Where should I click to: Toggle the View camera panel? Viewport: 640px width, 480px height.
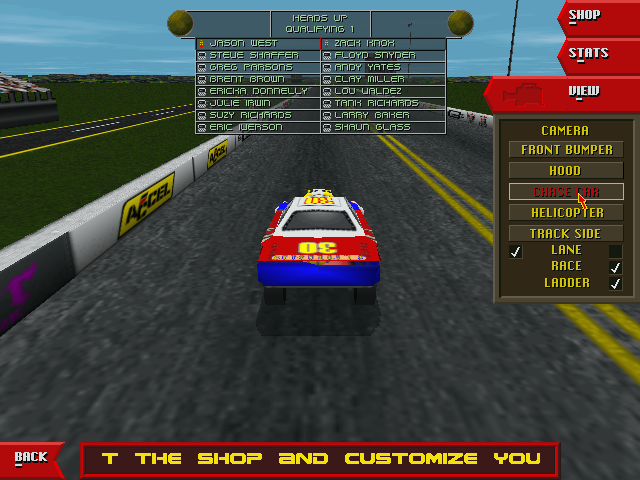click(583, 92)
